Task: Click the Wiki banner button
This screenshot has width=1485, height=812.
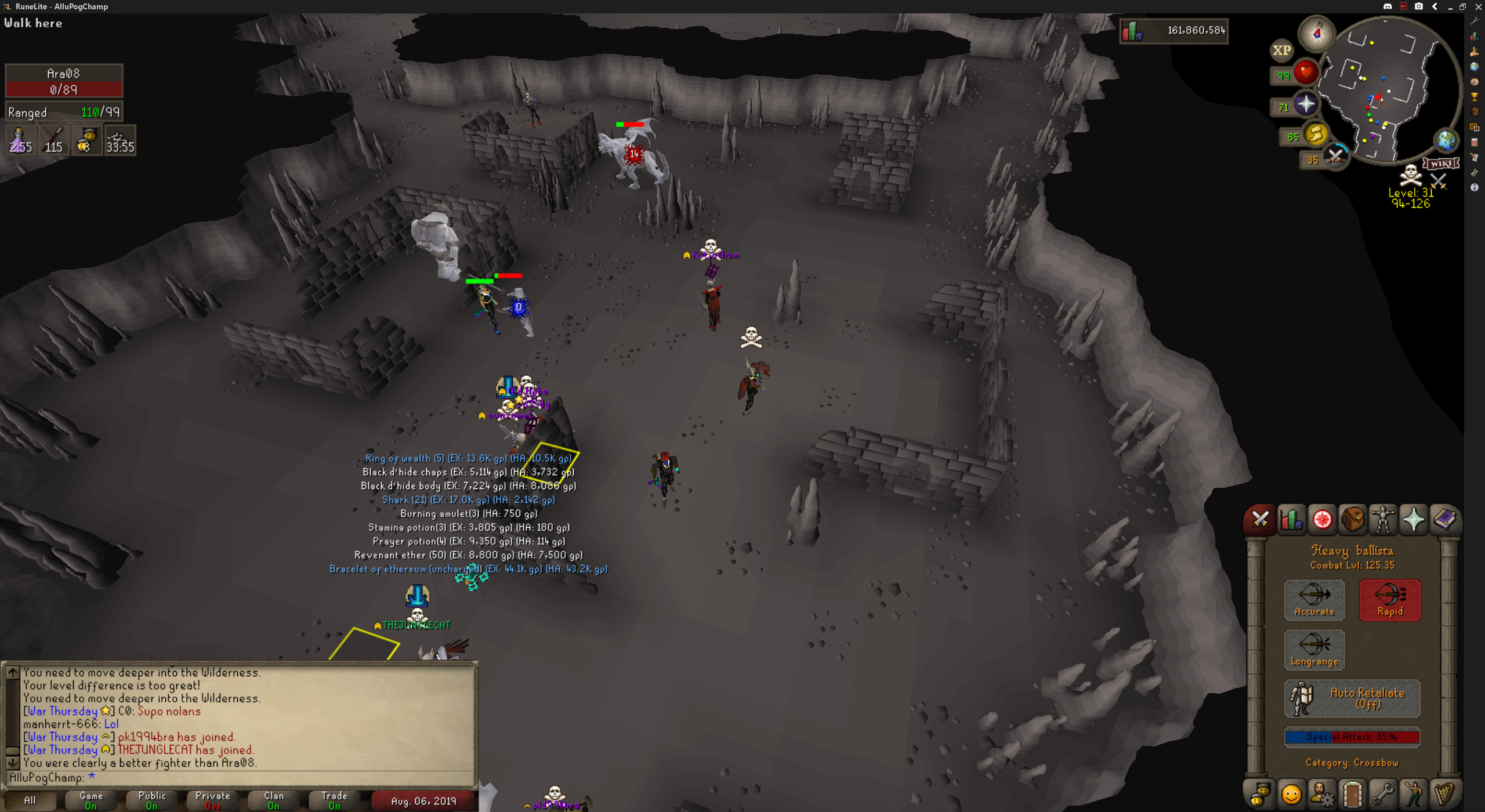Action: click(x=1441, y=163)
